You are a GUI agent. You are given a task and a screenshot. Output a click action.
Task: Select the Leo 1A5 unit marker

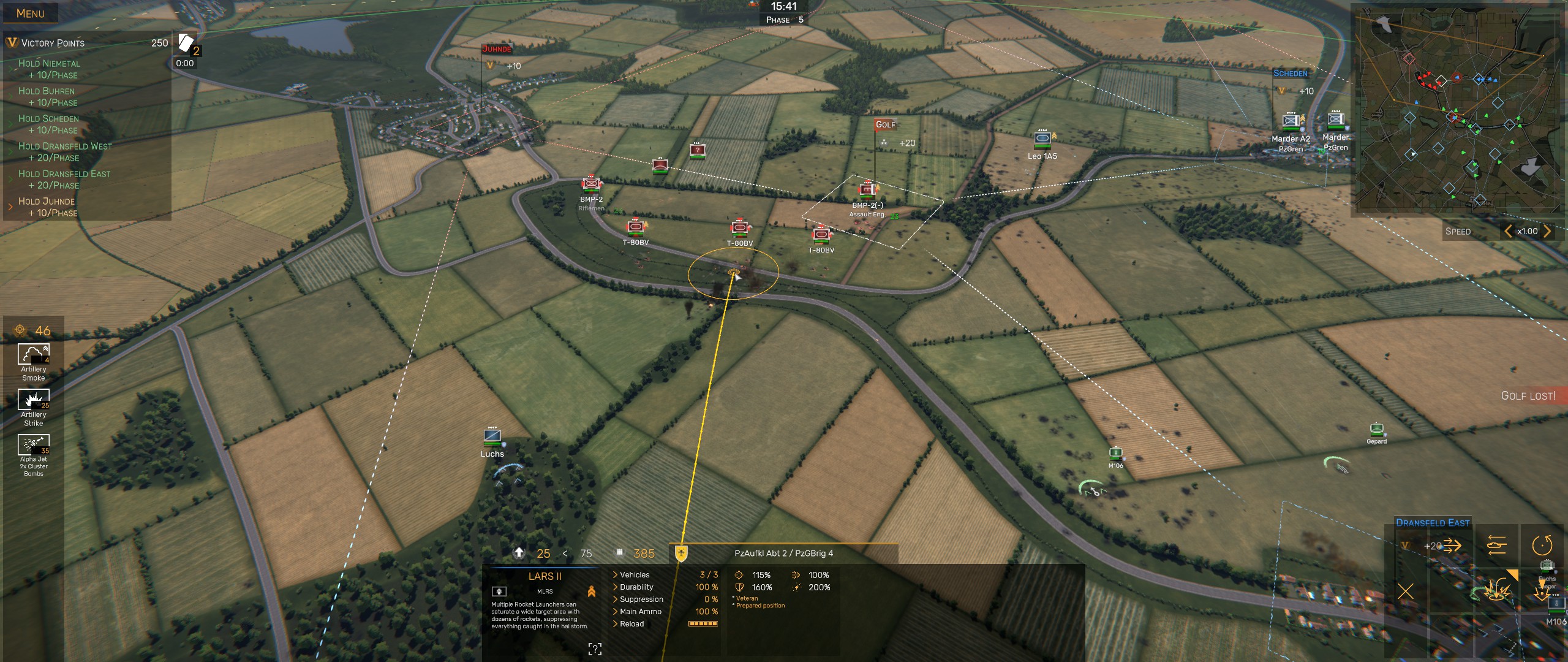tap(1042, 140)
